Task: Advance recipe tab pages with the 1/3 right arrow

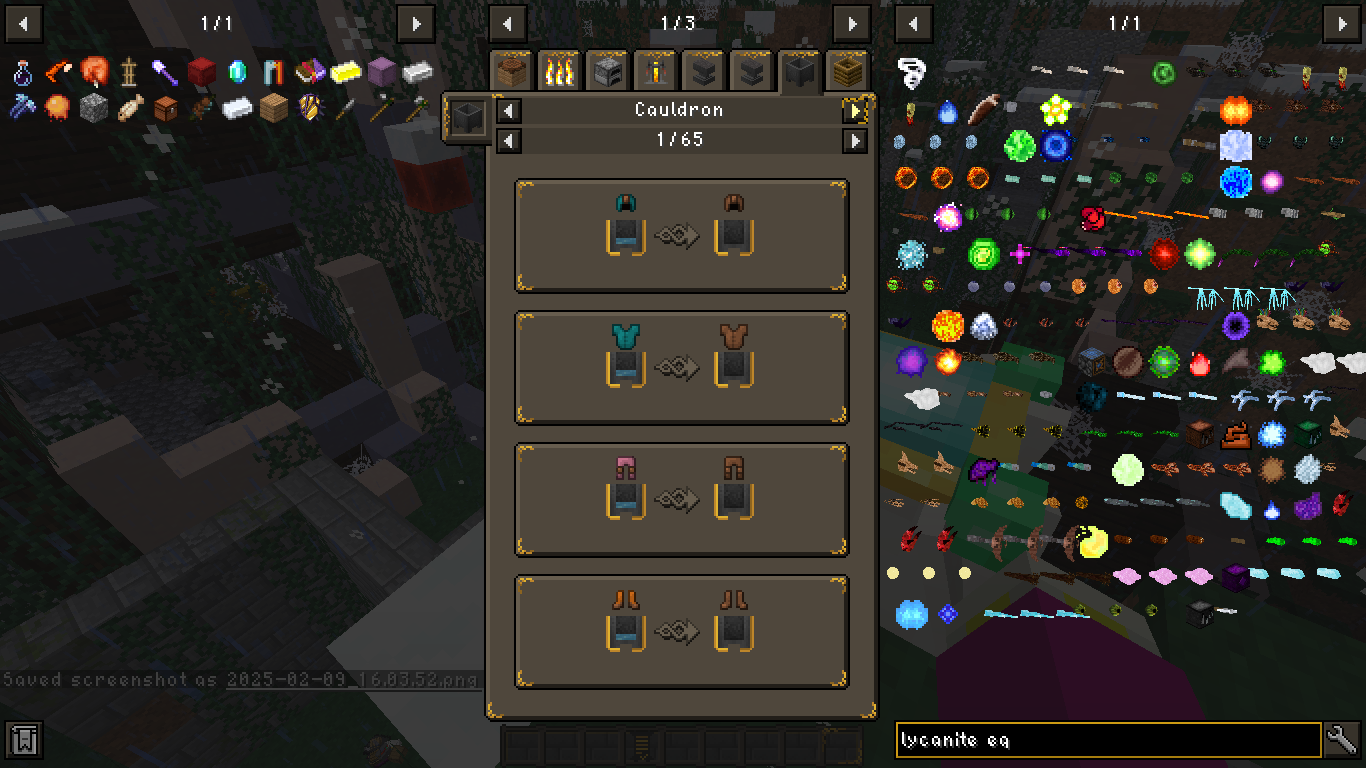Action: click(x=852, y=24)
